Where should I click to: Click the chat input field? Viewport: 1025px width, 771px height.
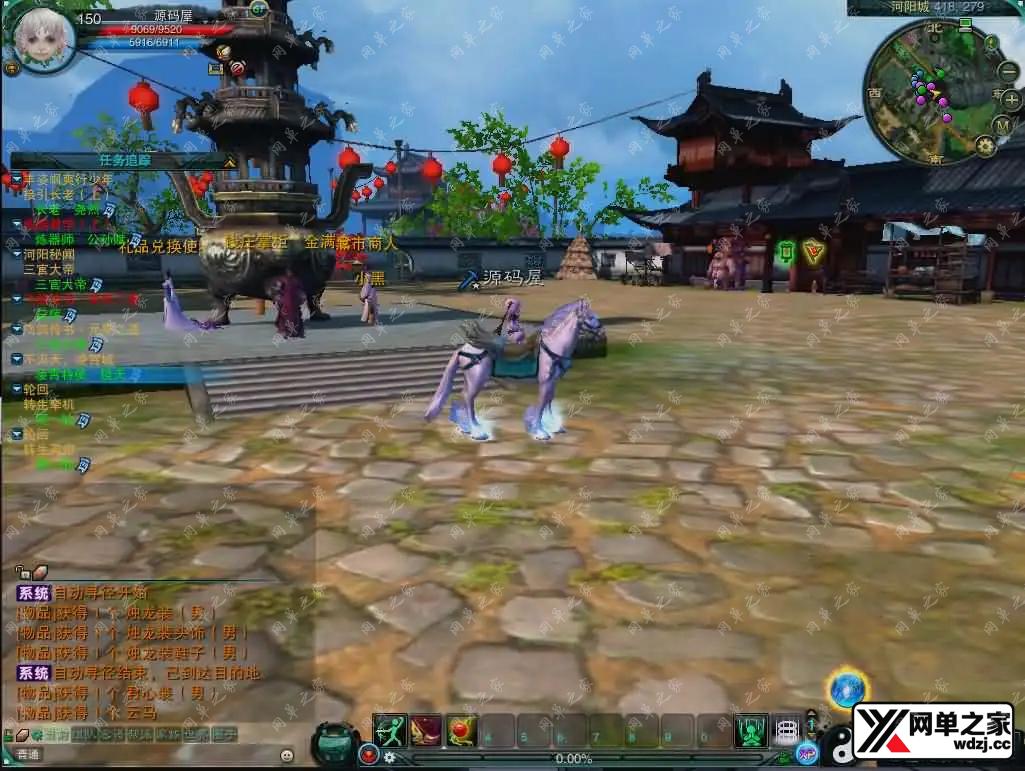pyautogui.click(x=160, y=754)
